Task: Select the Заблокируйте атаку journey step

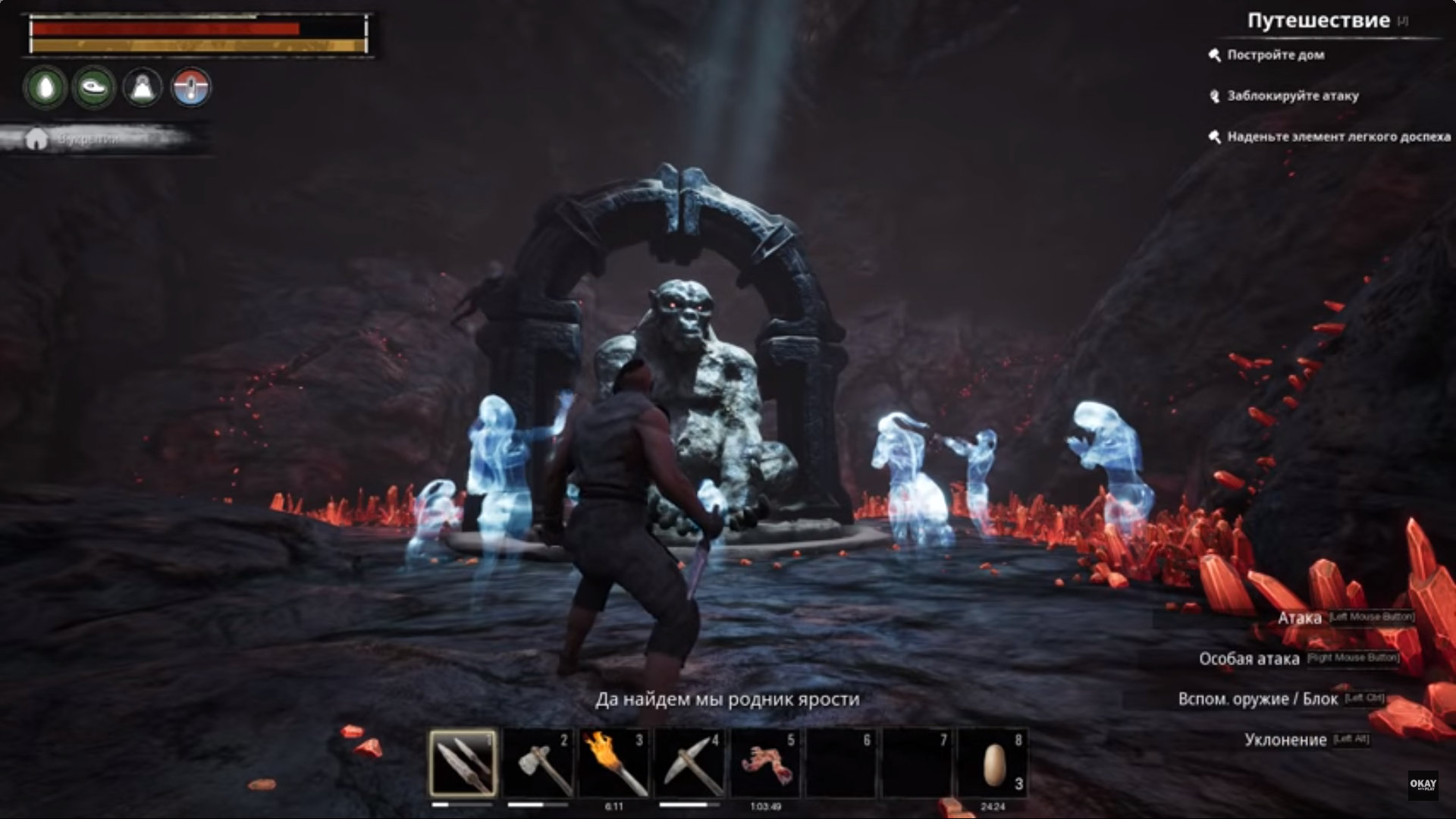Action: (1292, 96)
